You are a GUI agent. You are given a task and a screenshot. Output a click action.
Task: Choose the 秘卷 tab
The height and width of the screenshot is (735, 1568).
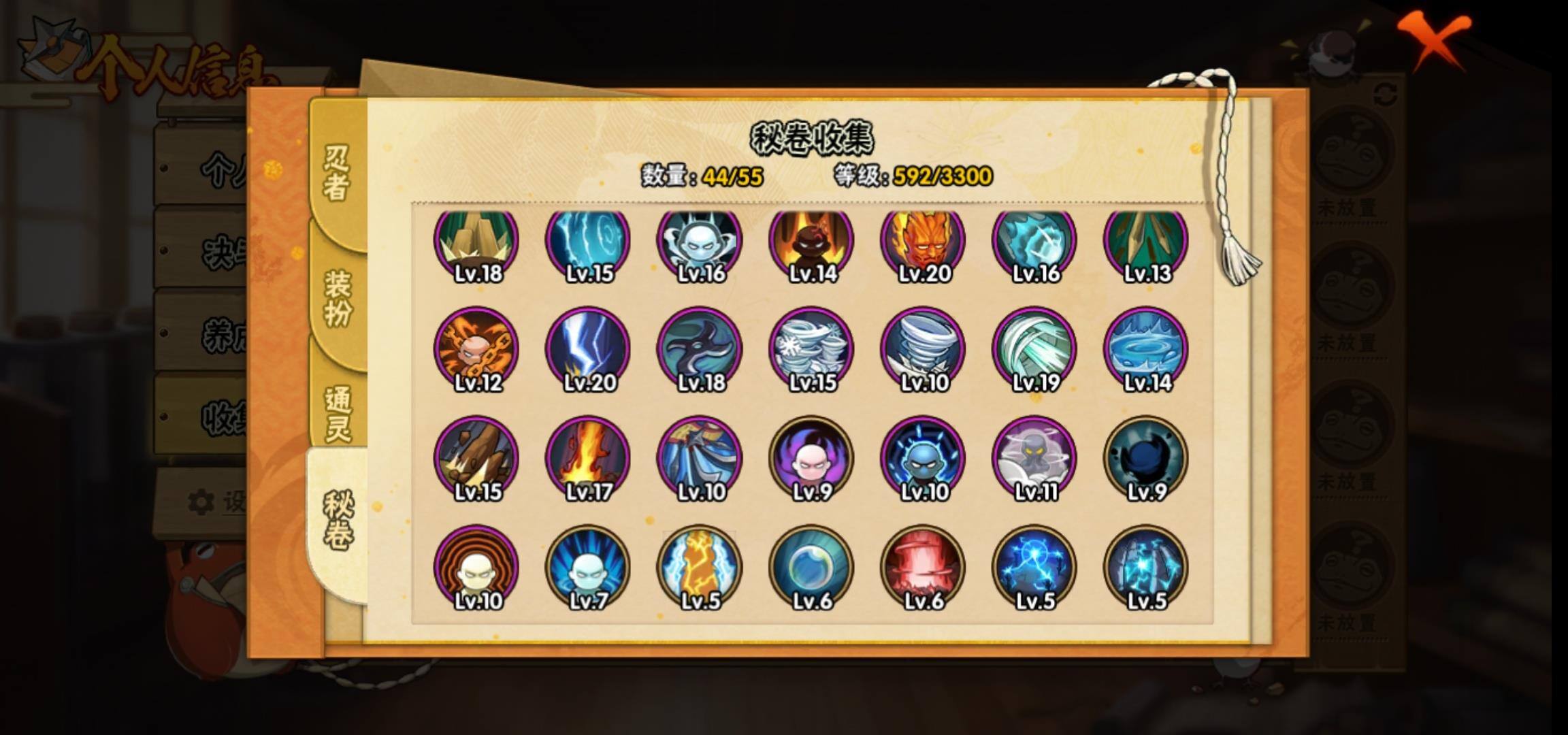[338, 521]
